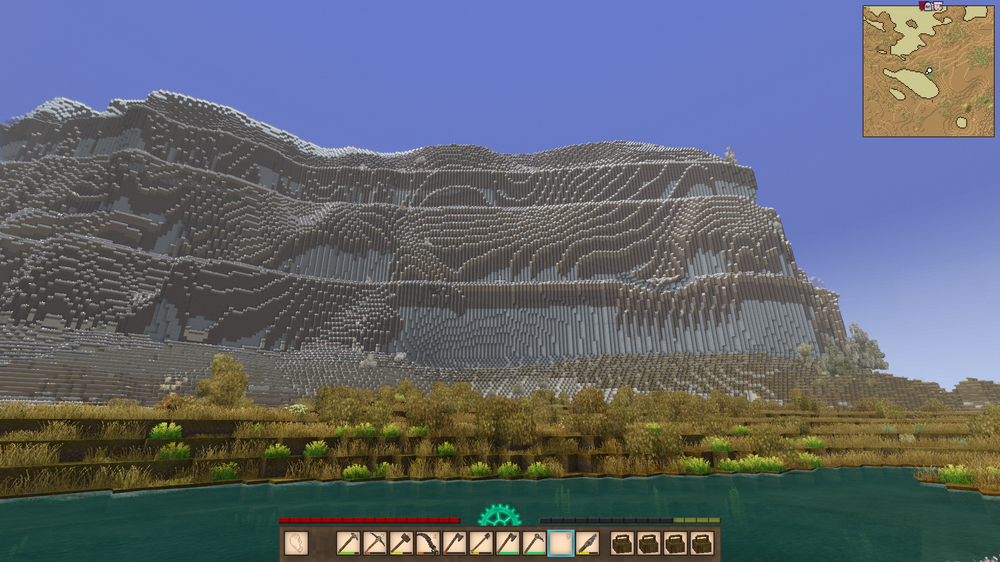Select the pickaxe in hotbar slot 2
Screen dimensions: 1000x562
[375, 543]
